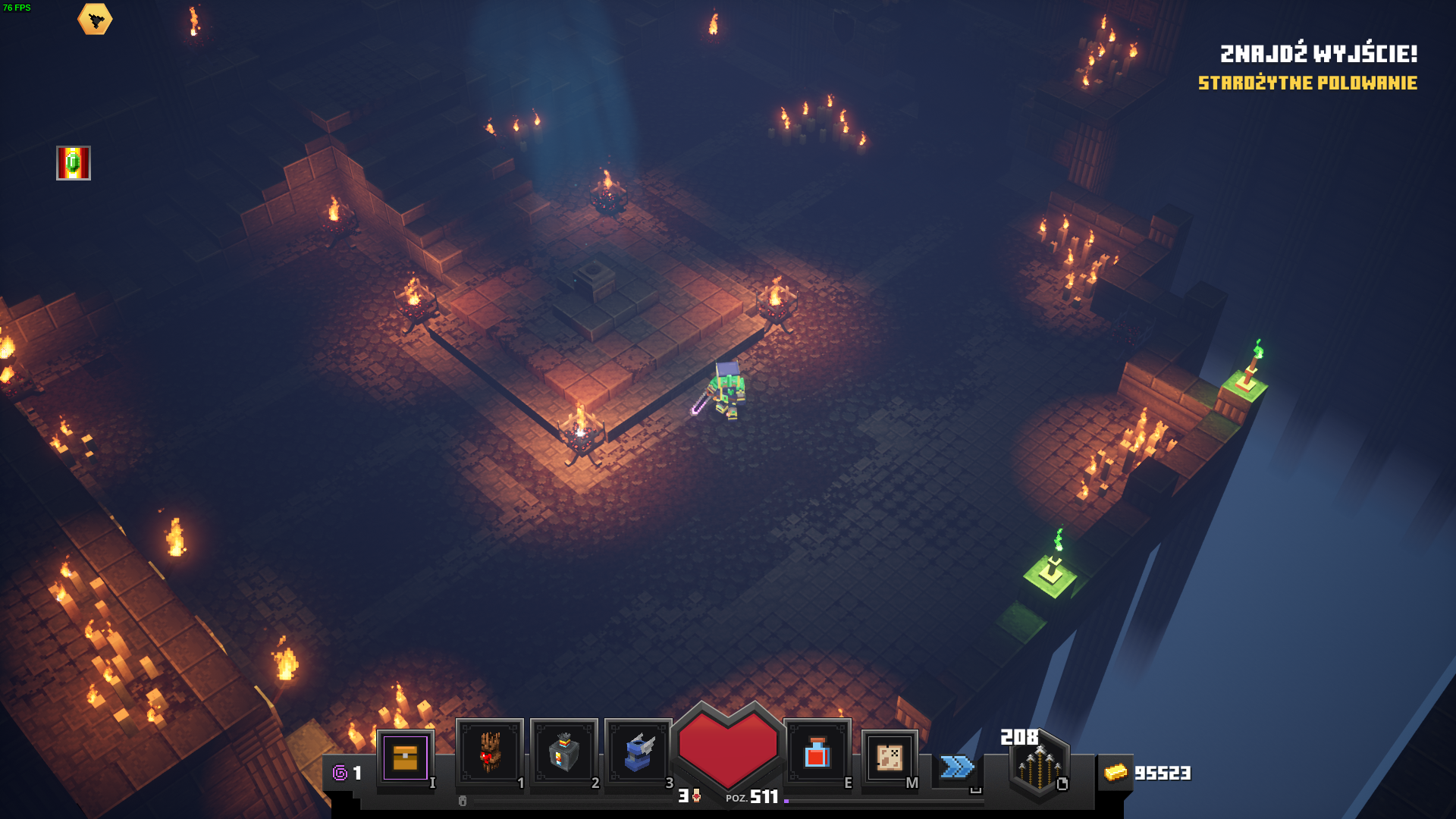The height and width of the screenshot is (819, 1456).
Task: Open the inventory chest slot
Action: (405, 758)
